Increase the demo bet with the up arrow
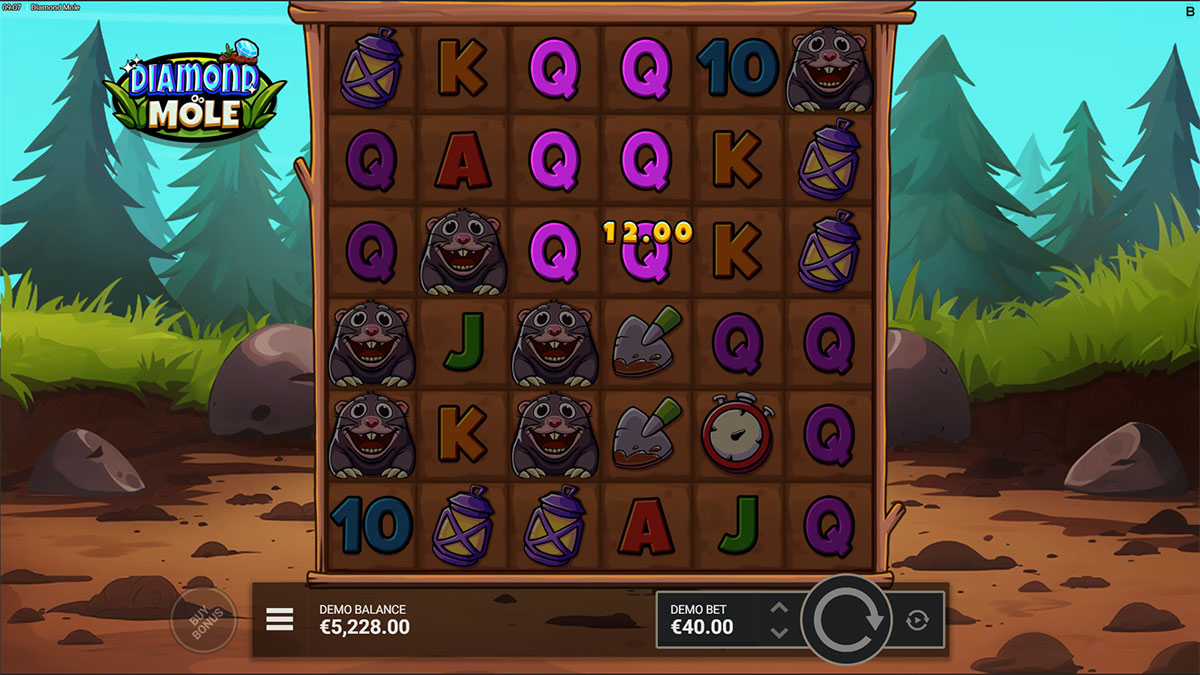1200x675 pixels. 780,608
